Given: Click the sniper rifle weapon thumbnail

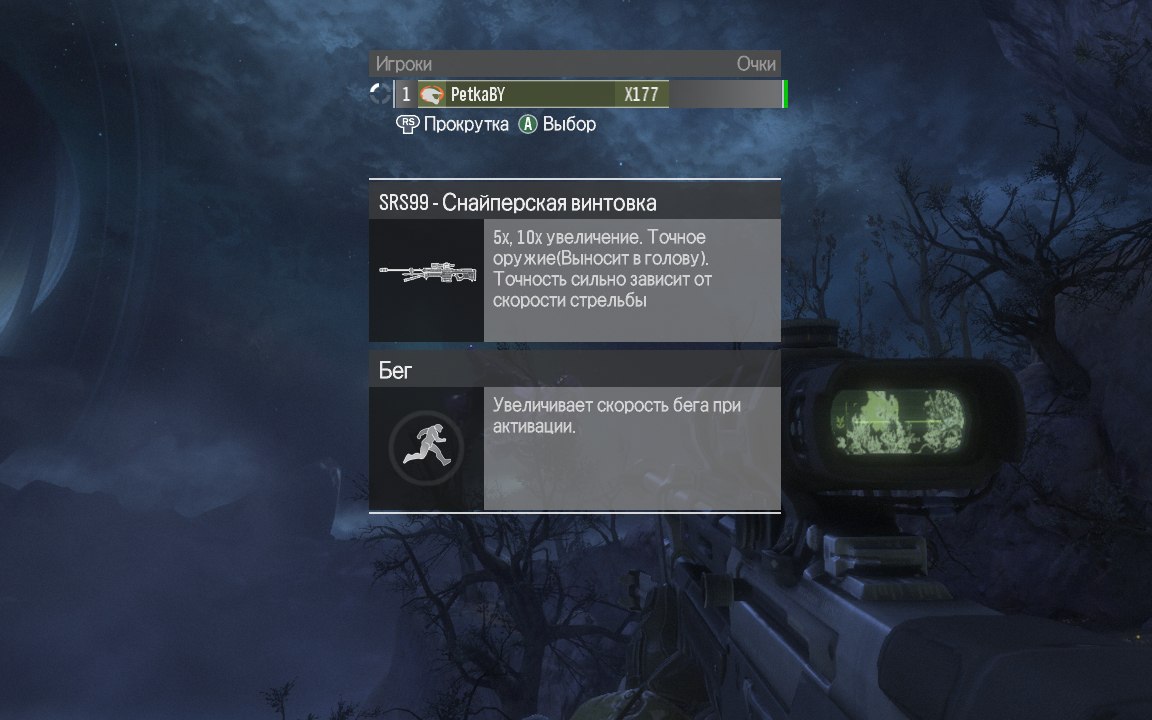Looking at the screenshot, I should coord(426,273).
